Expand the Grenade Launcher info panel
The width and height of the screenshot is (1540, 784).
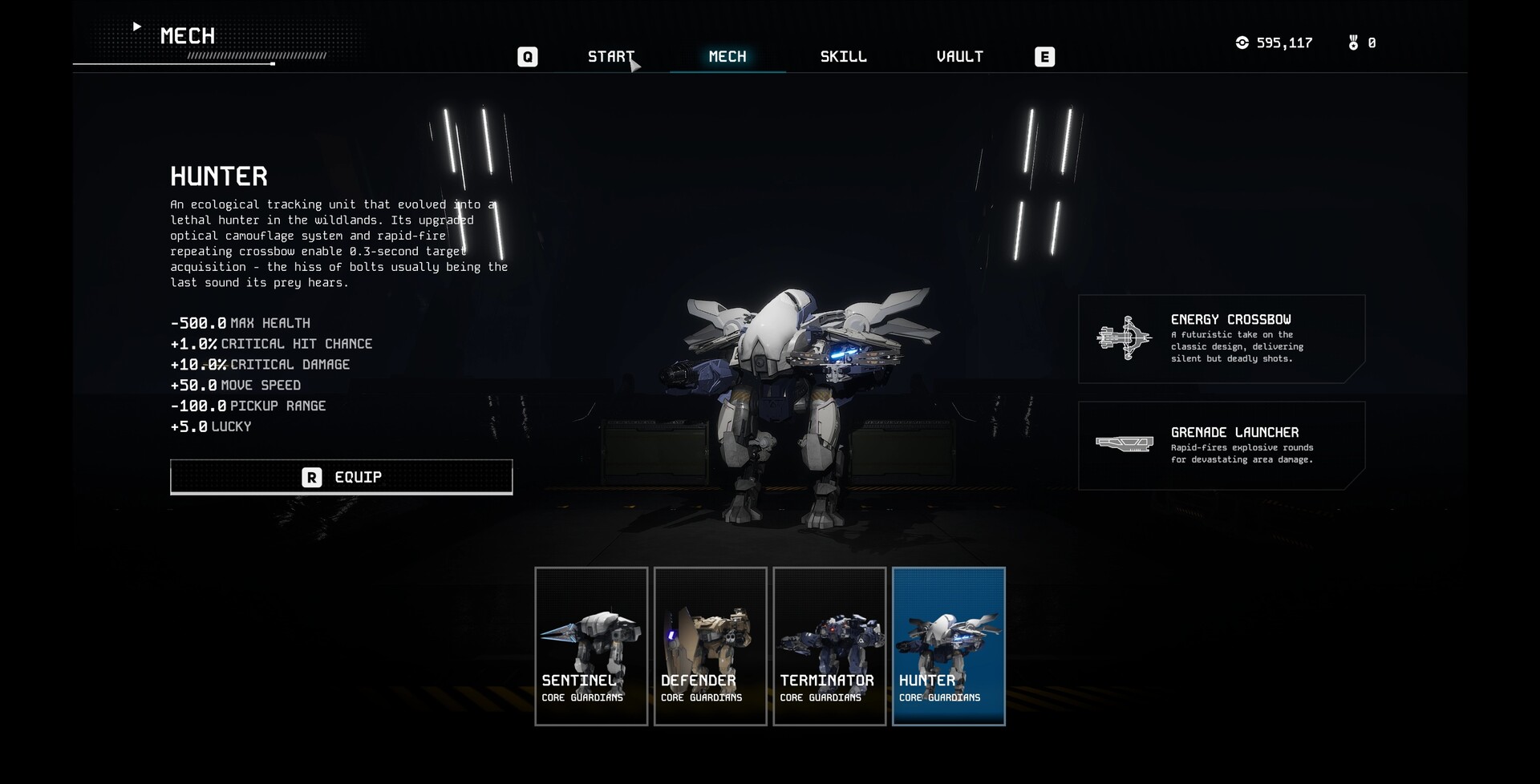click(x=1222, y=446)
